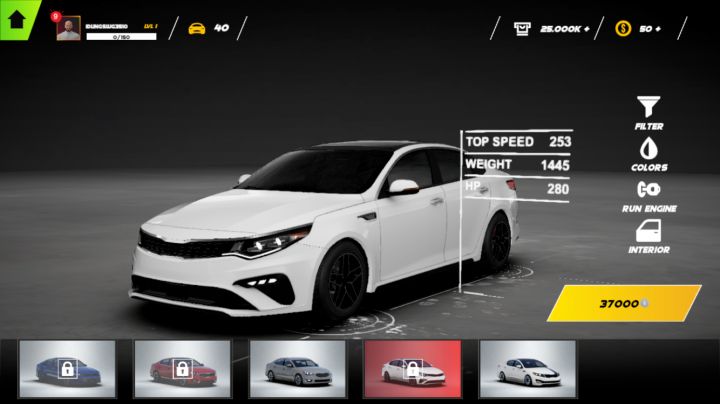Select the locked red car thumbnail
This screenshot has width=720, height=404.
click(182, 369)
